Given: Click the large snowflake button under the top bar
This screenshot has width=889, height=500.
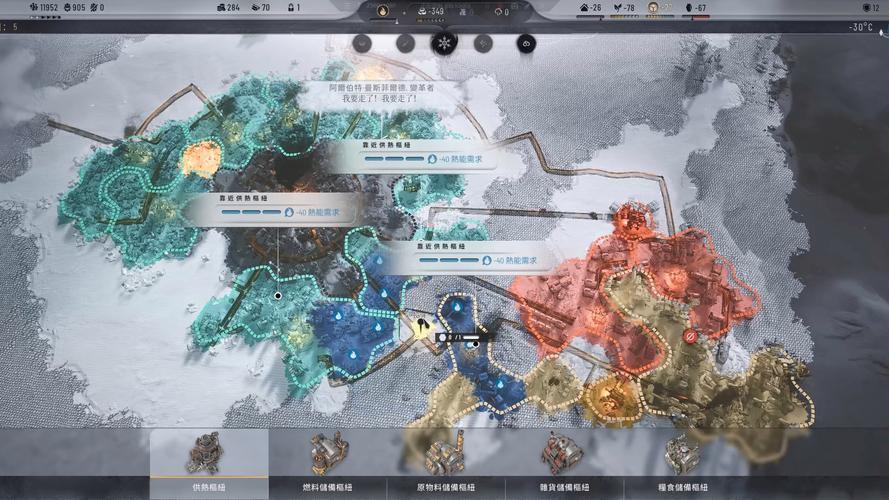Looking at the screenshot, I should point(445,44).
